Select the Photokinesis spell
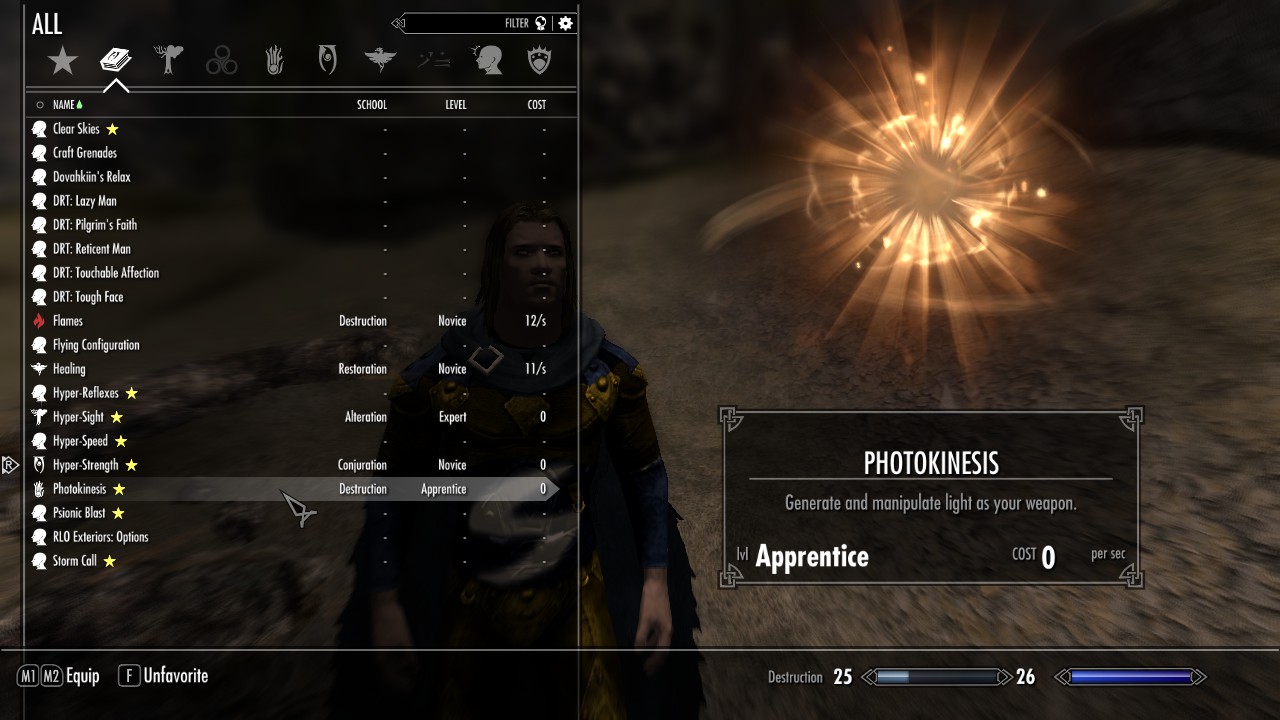The width and height of the screenshot is (1280, 720). (79, 489)
